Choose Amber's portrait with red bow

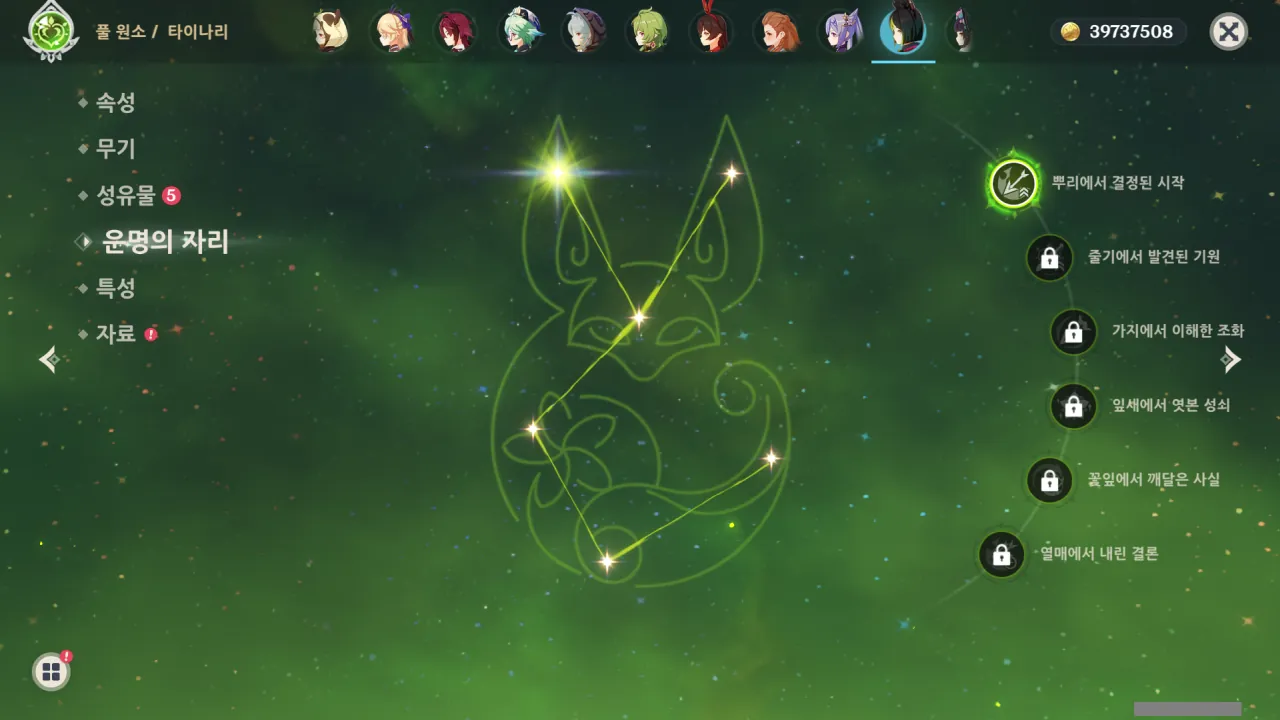tap(711, 32)
